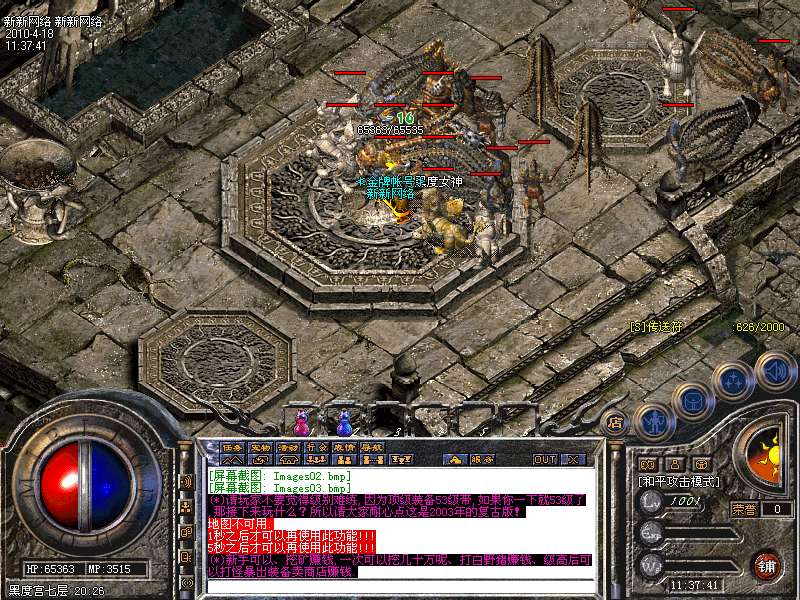Toggle sound with the speaker icon
The image size is (800, 600).
[775, 369]
